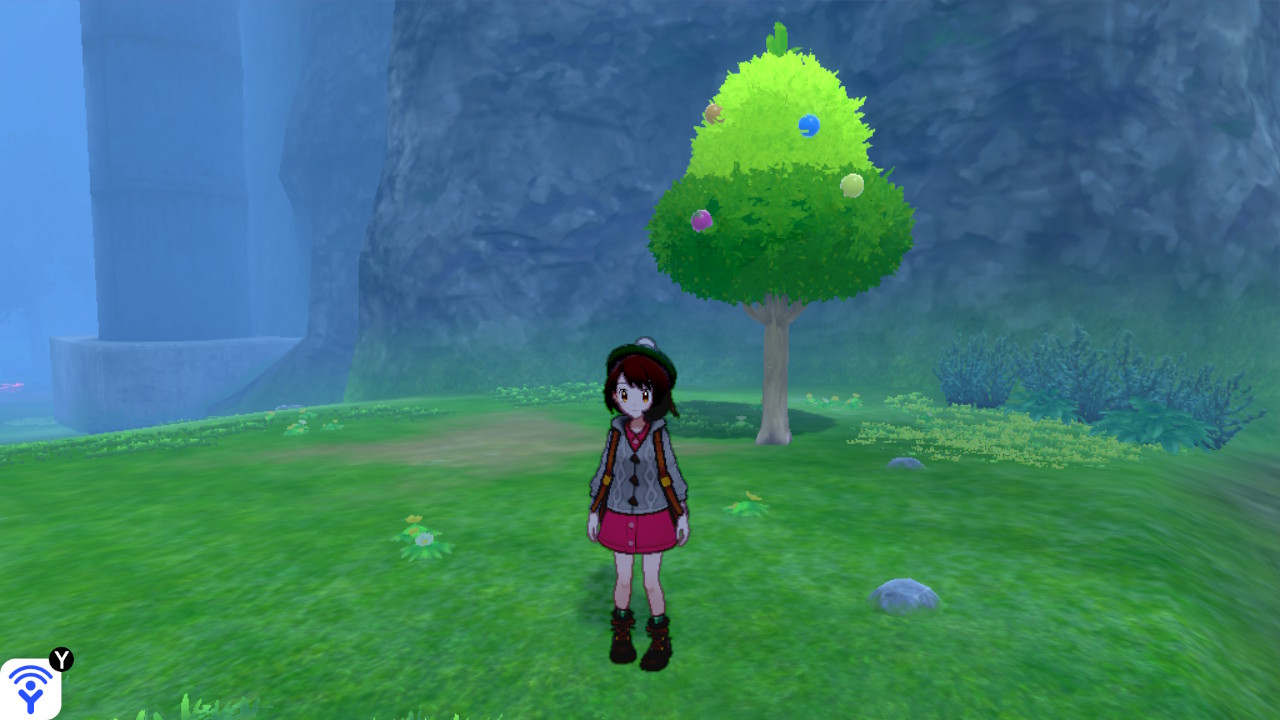Click the berry tree trunk
Screen dimensions: 1280x720
coord(775,370)
